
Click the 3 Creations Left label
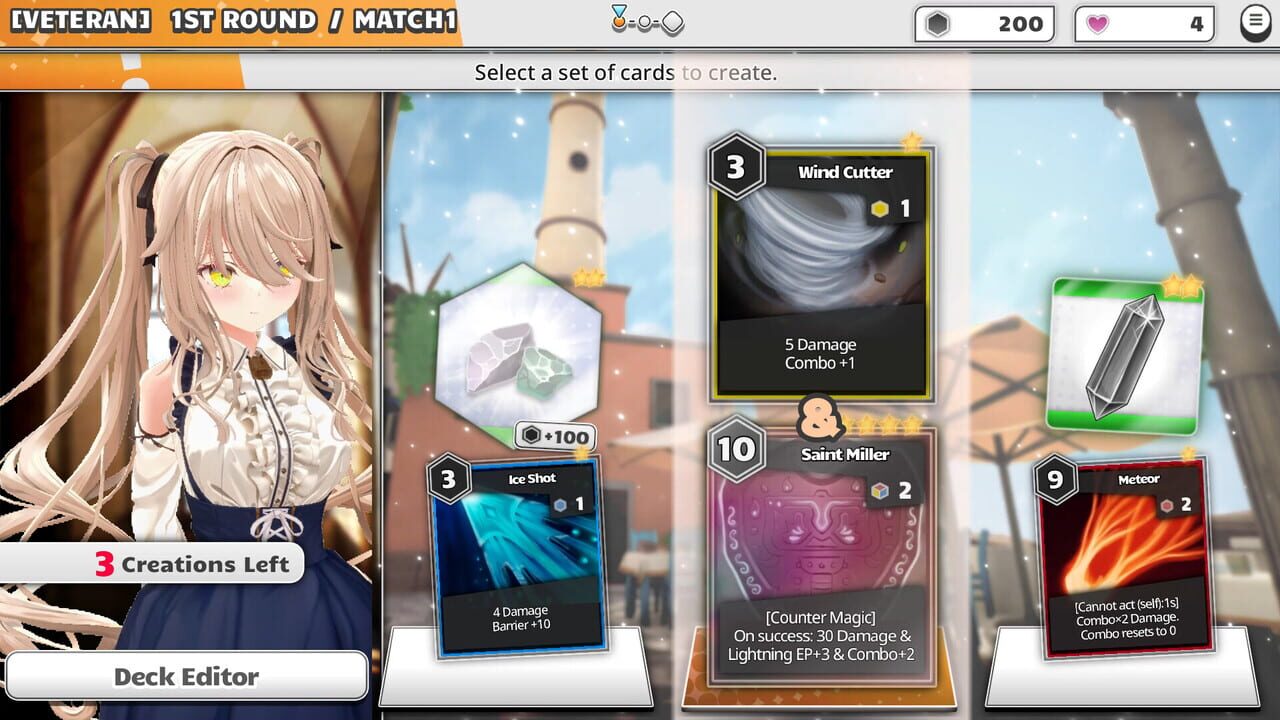coord(150,563)
